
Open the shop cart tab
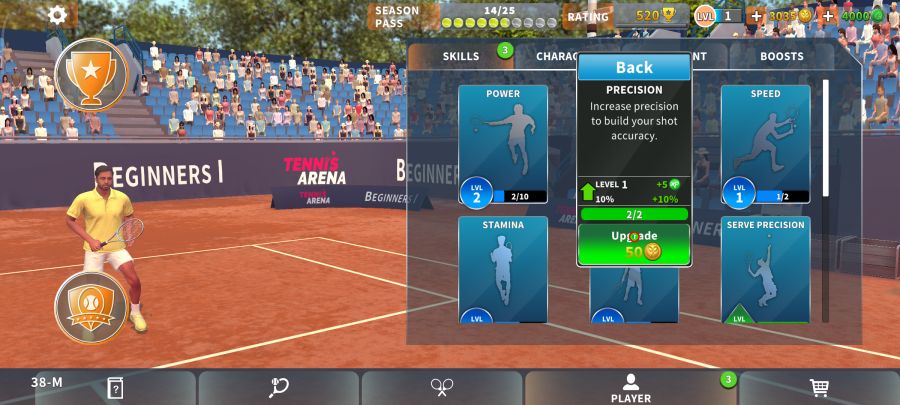[x=818, y=387]
